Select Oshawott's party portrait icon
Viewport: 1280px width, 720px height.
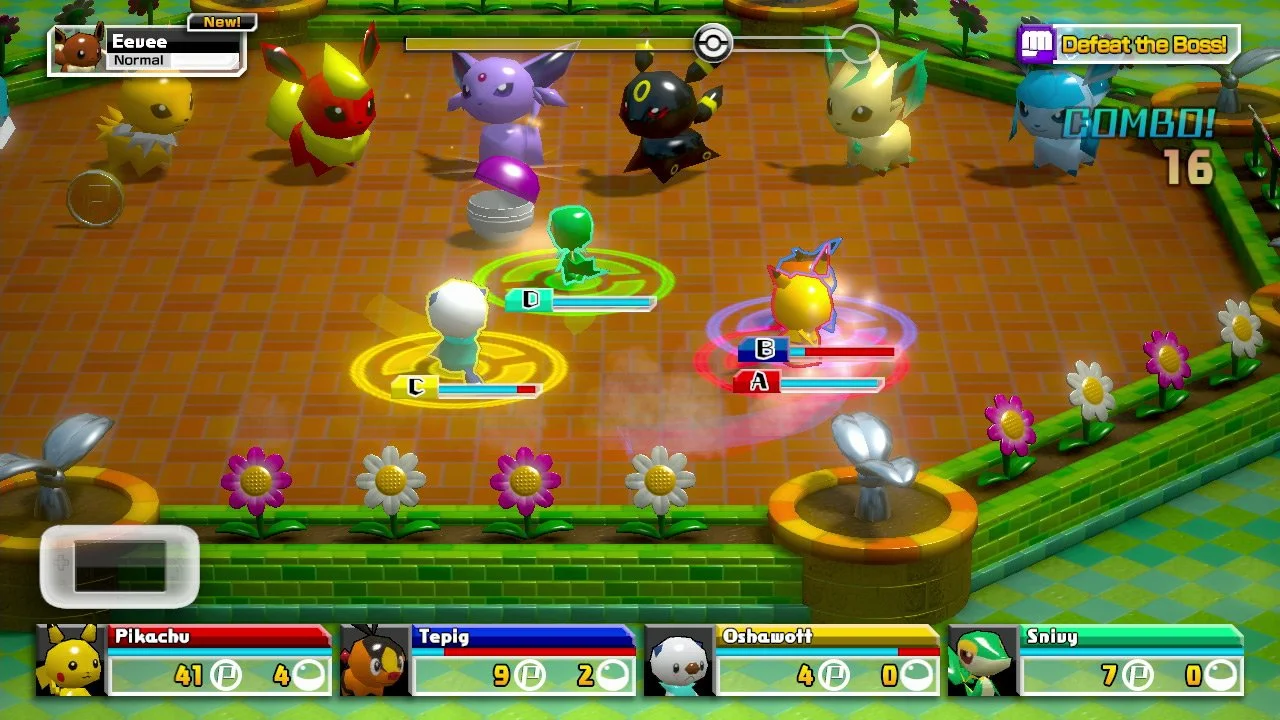(678, 660)
